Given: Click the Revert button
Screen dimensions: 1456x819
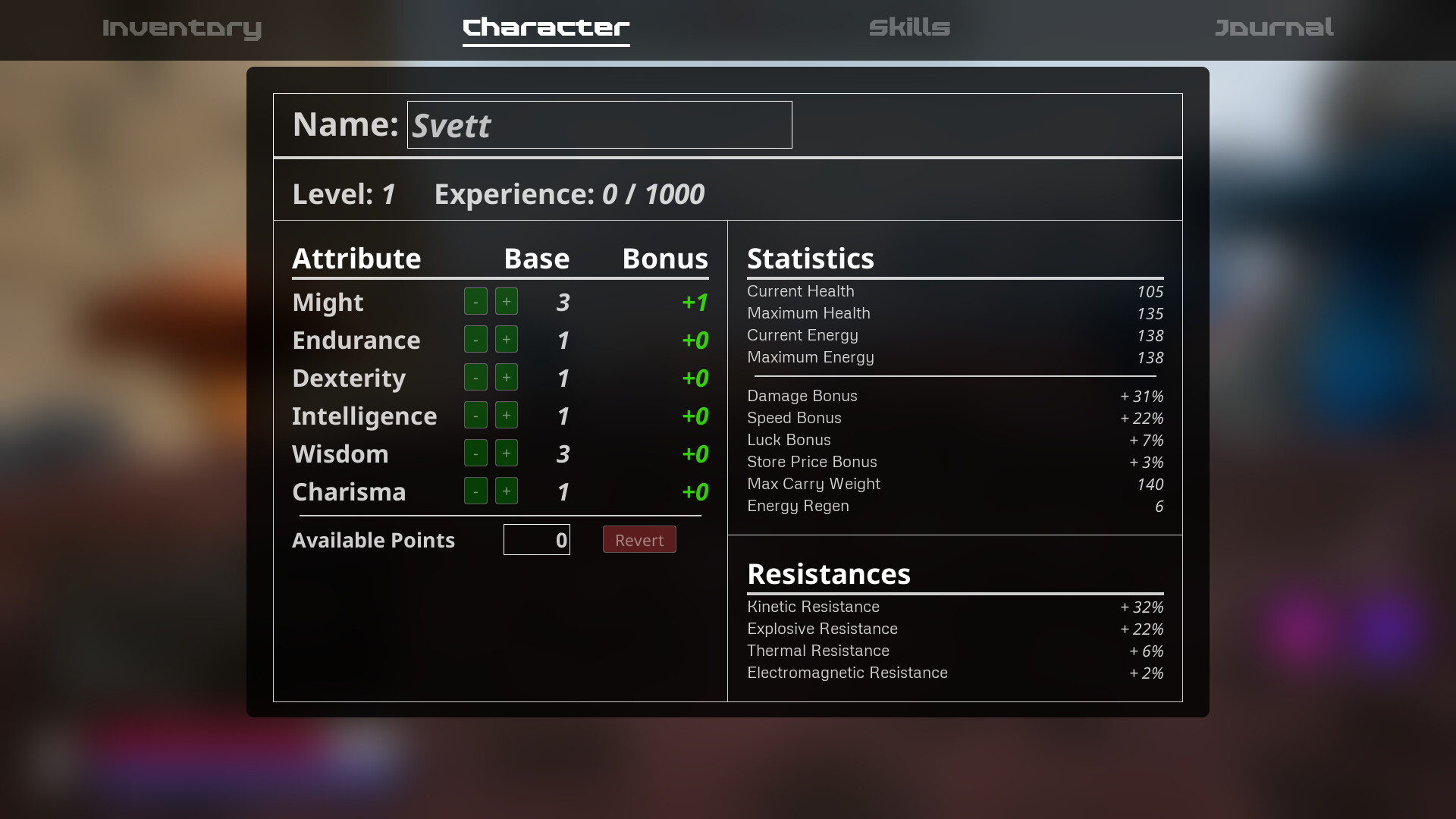Looking at the screenshot, I should [639, 539].
